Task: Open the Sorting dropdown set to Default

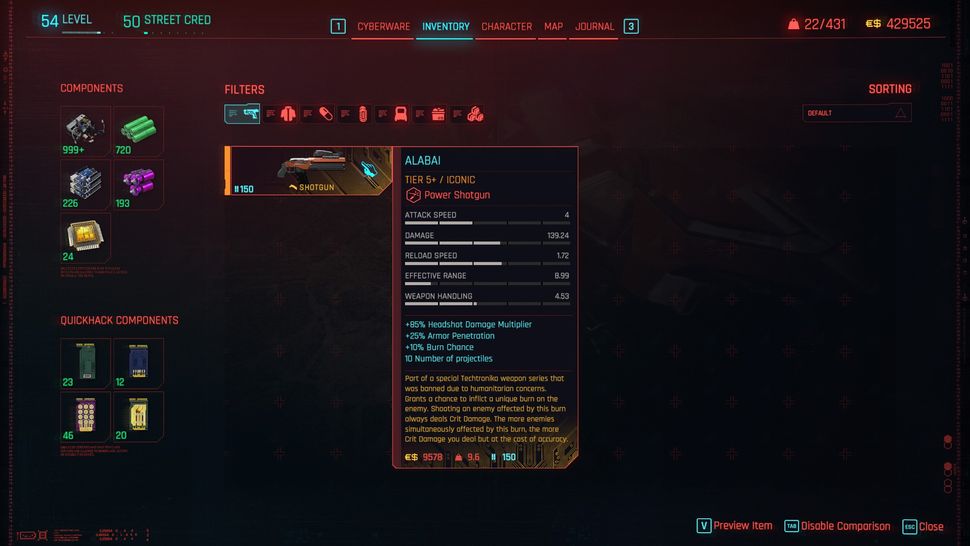Action: (x=857, y=113)
